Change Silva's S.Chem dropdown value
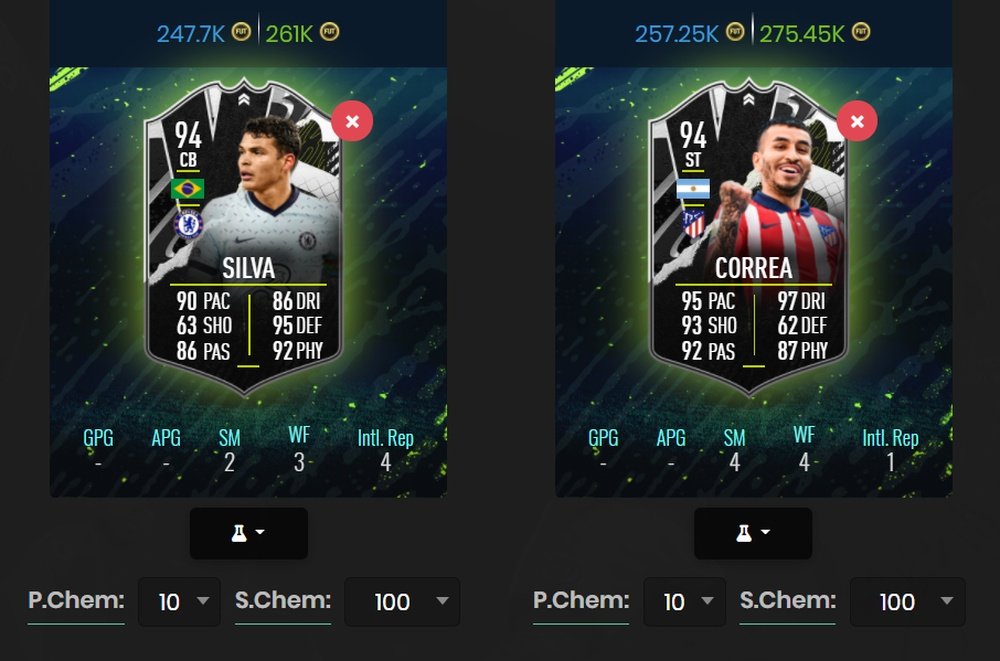Viewport: 1000px width, 661px height. point(402,602)
